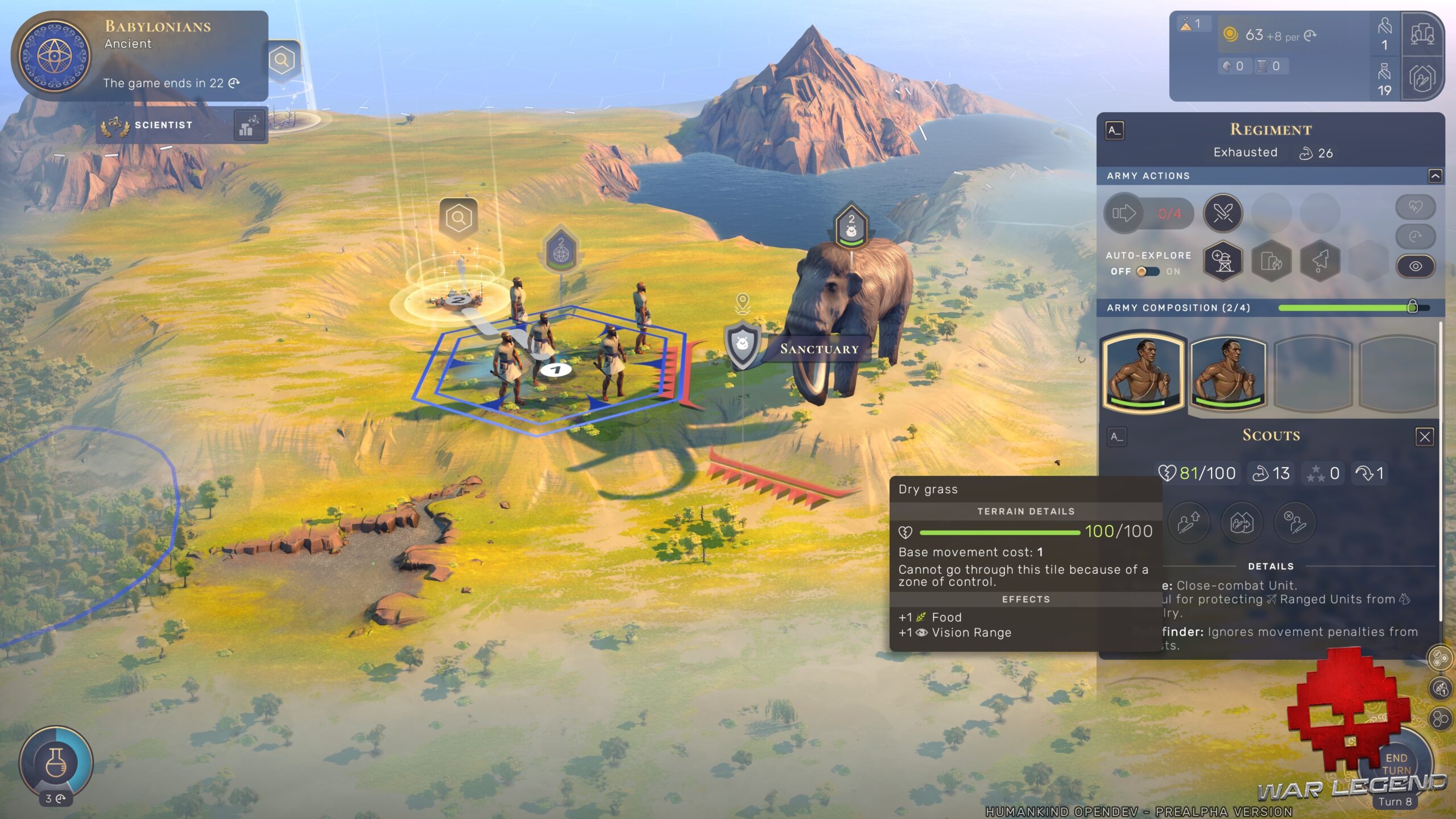
Task: Close the Scouts unit details panel
Action: coord(1424,437)
